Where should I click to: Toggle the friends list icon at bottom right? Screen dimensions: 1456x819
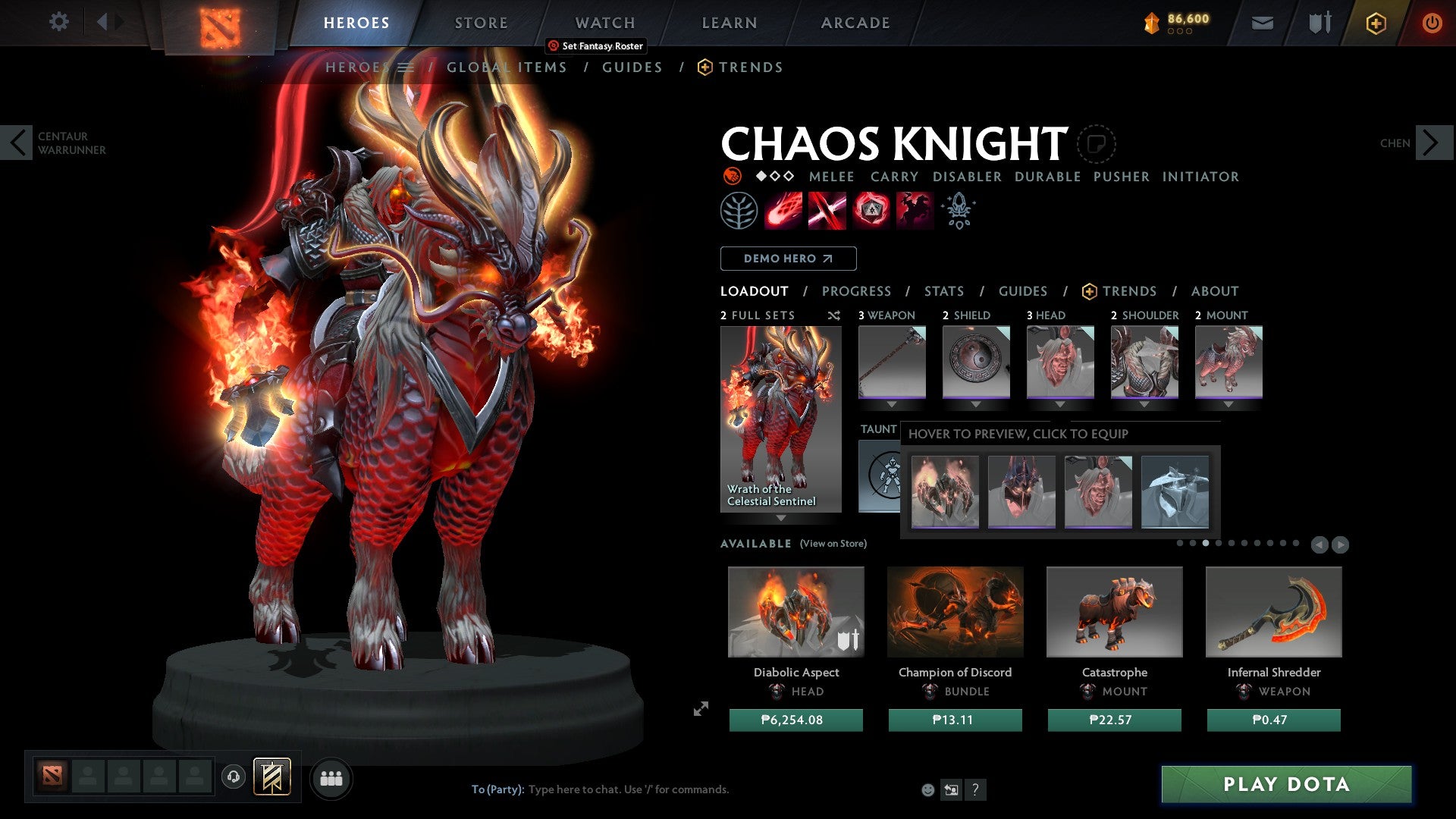point(330,778)
